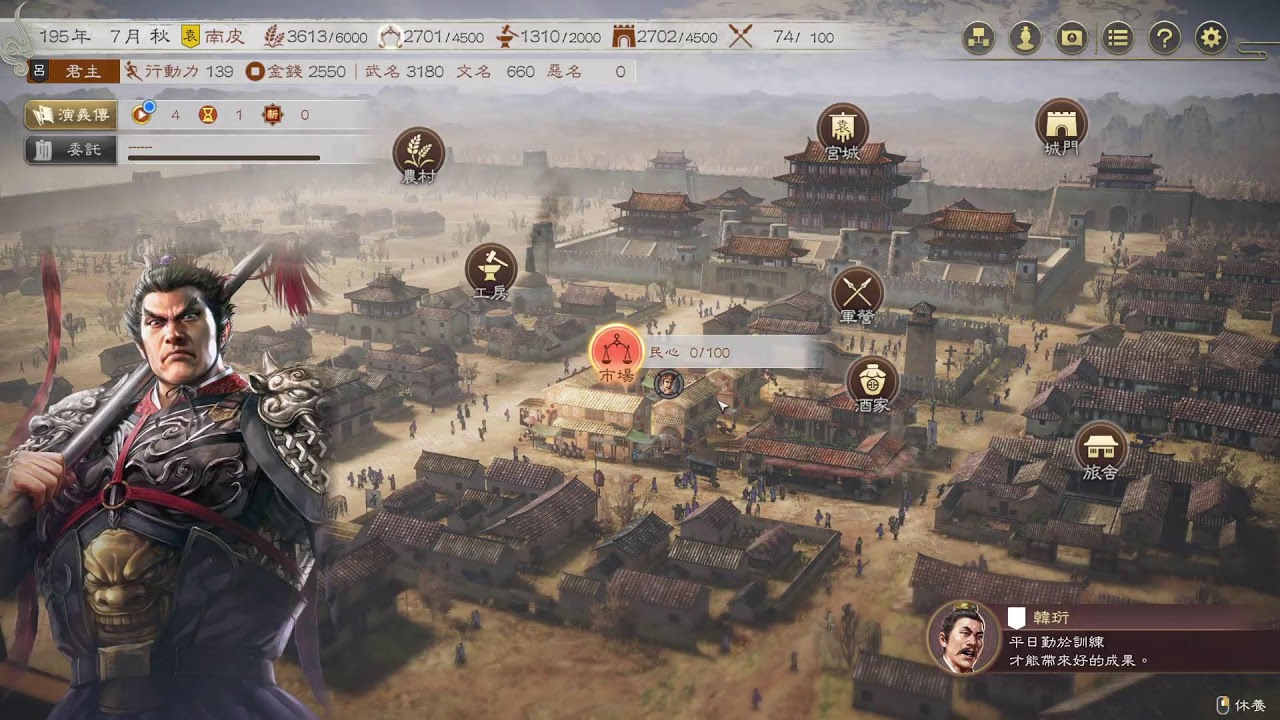The image size is (1280, 720).
Task: Open the 農村 farm village location
Action: point(419,152)
